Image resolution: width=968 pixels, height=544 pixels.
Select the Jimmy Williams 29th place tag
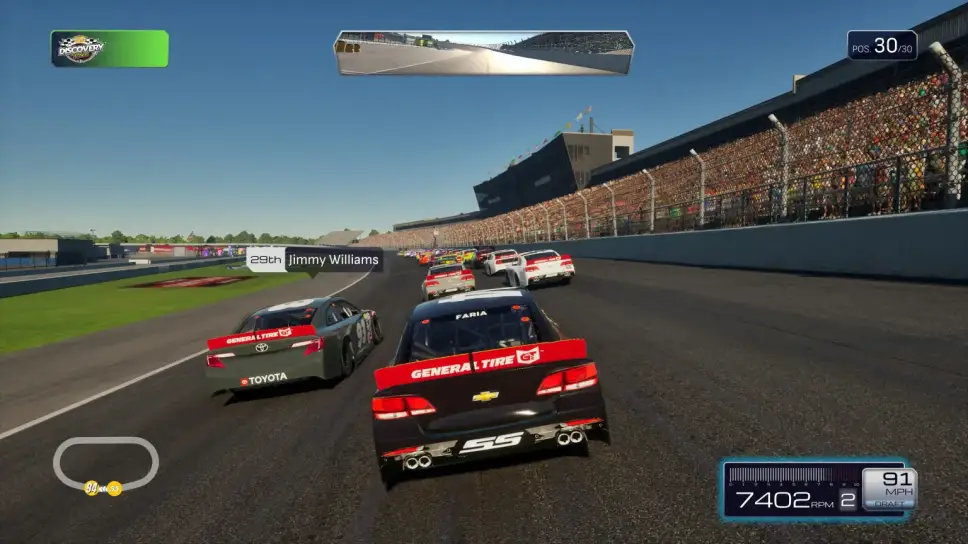point(314,260)
